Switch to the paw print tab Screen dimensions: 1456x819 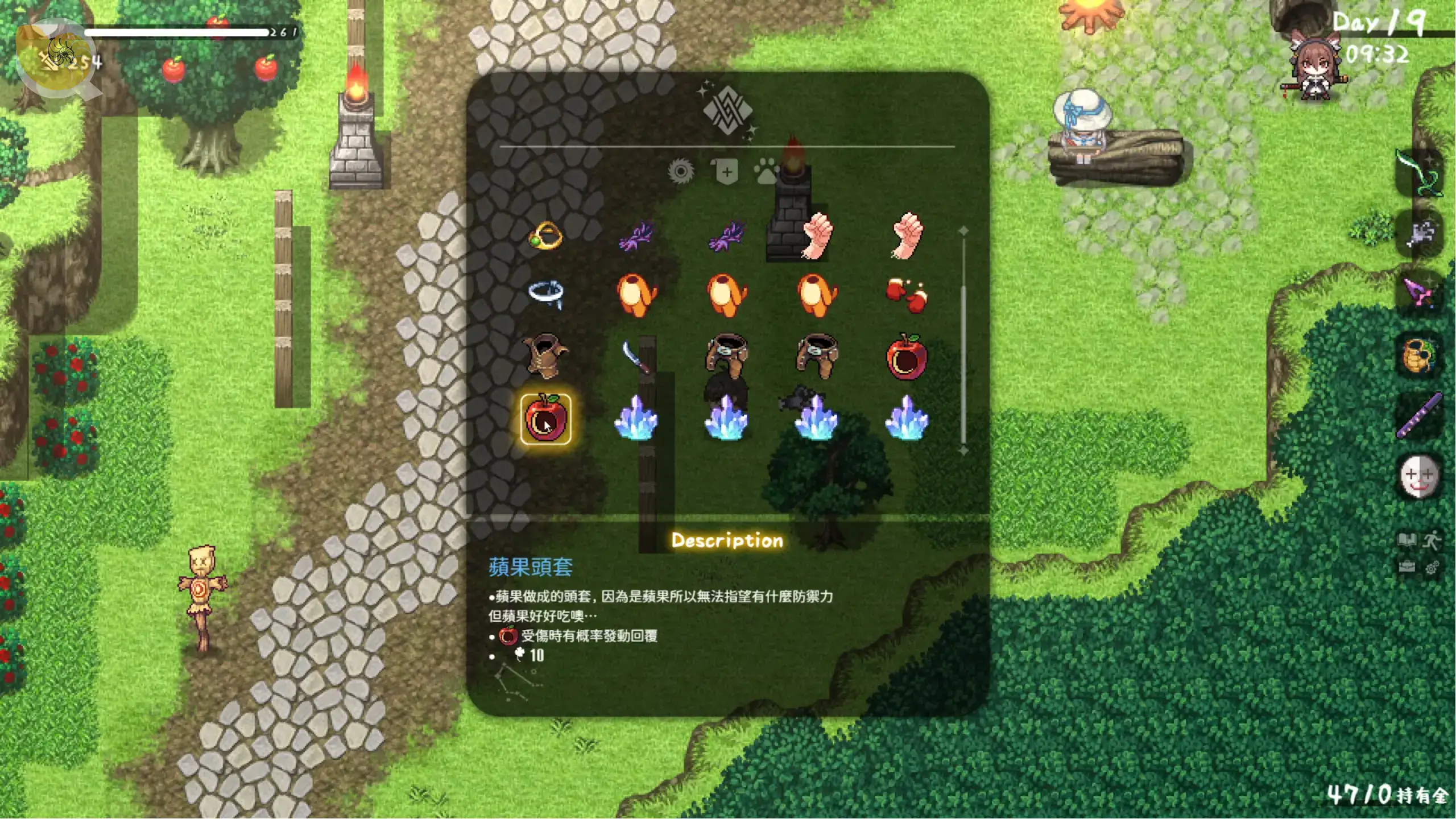point(766,171)
